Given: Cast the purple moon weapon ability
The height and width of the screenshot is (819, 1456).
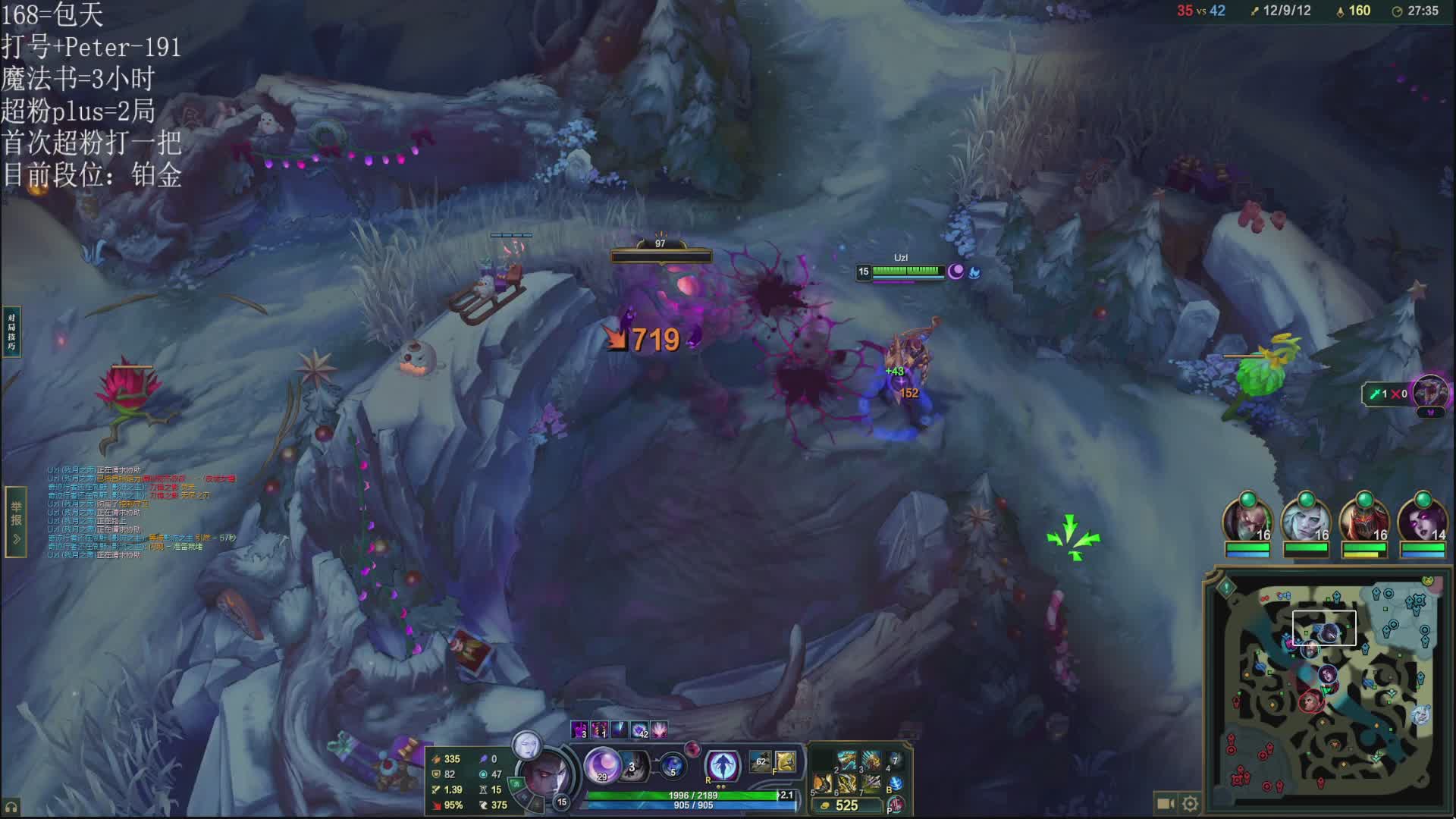Looking at the screenshot, I should pos(603,764).
